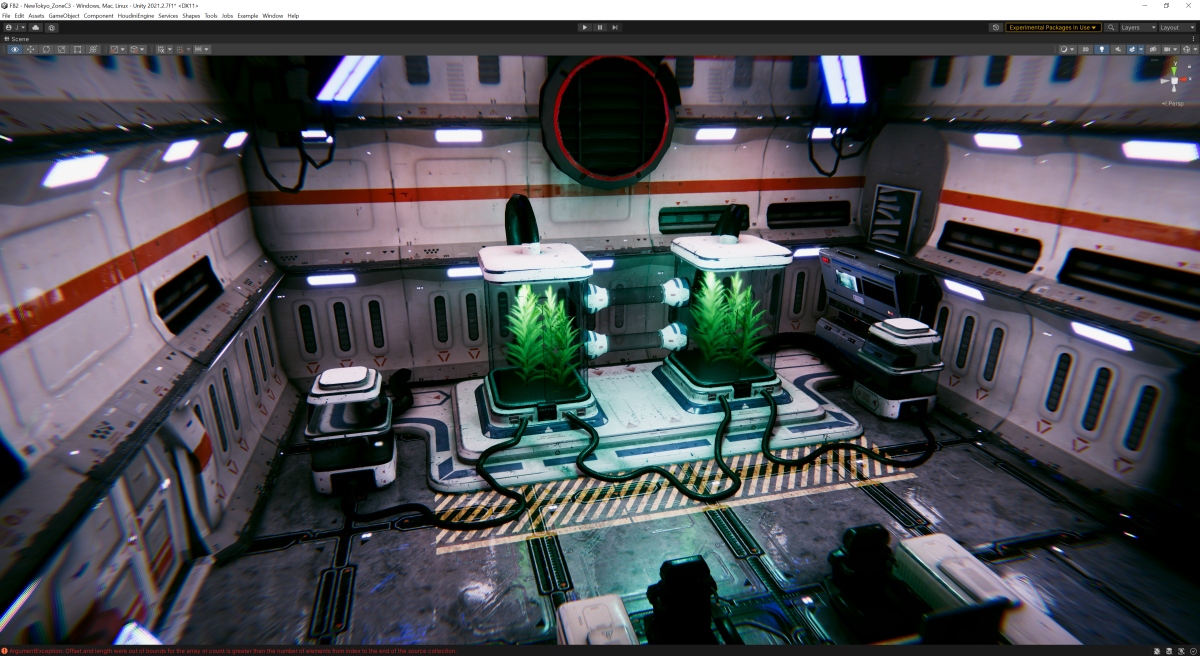1200x656 pixels.
Task: Open the Window menu
Action: (x=272, y=16)
